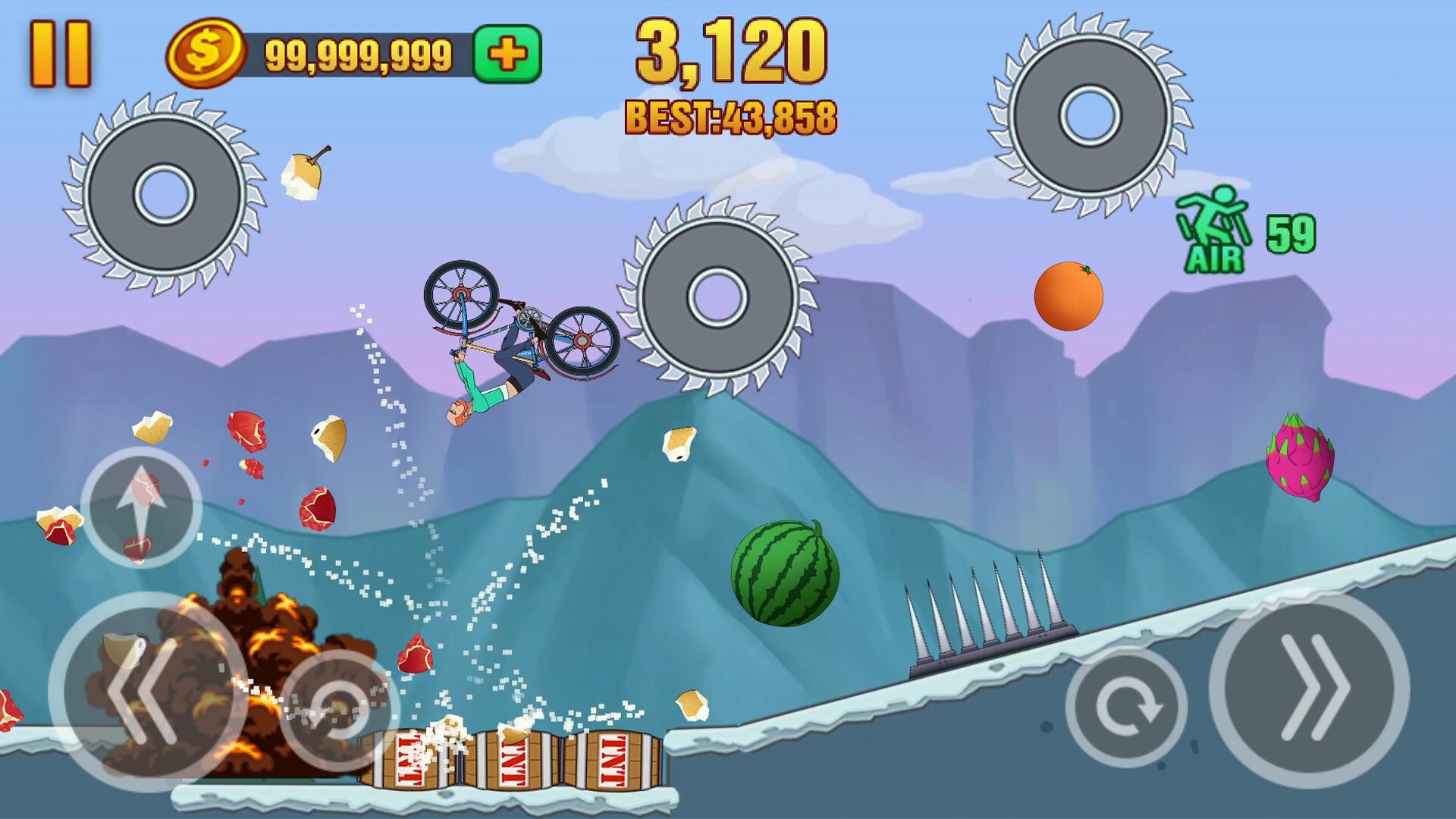This screenshot has width=1456, height=819.
Task: Tap the double right chevron accelerate button
Action: tap(1310, 690)
